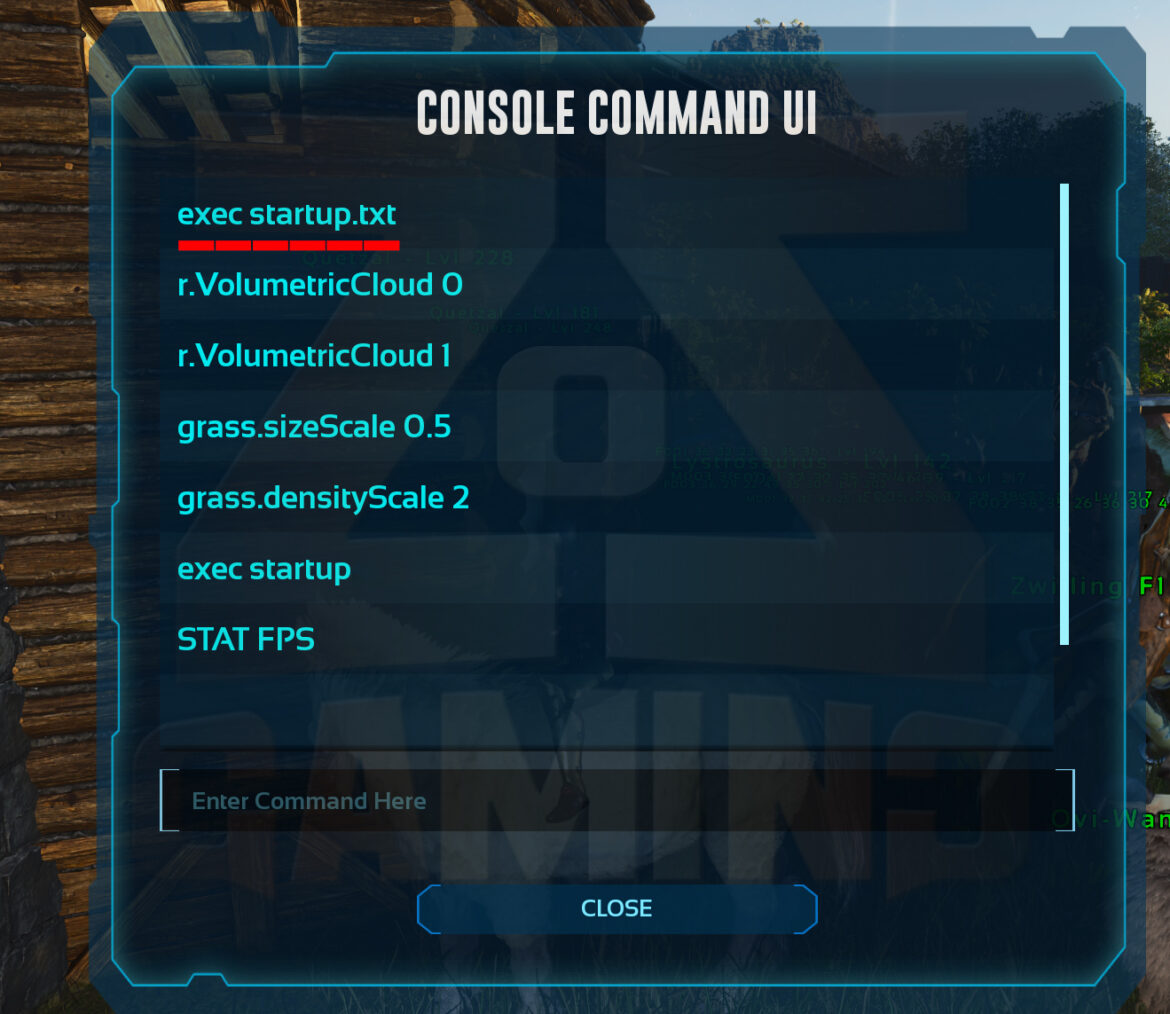The width and height of the screenshot is (1170, 1014).
Task: Choose the "exec startup" list entry
Action: 264,569
